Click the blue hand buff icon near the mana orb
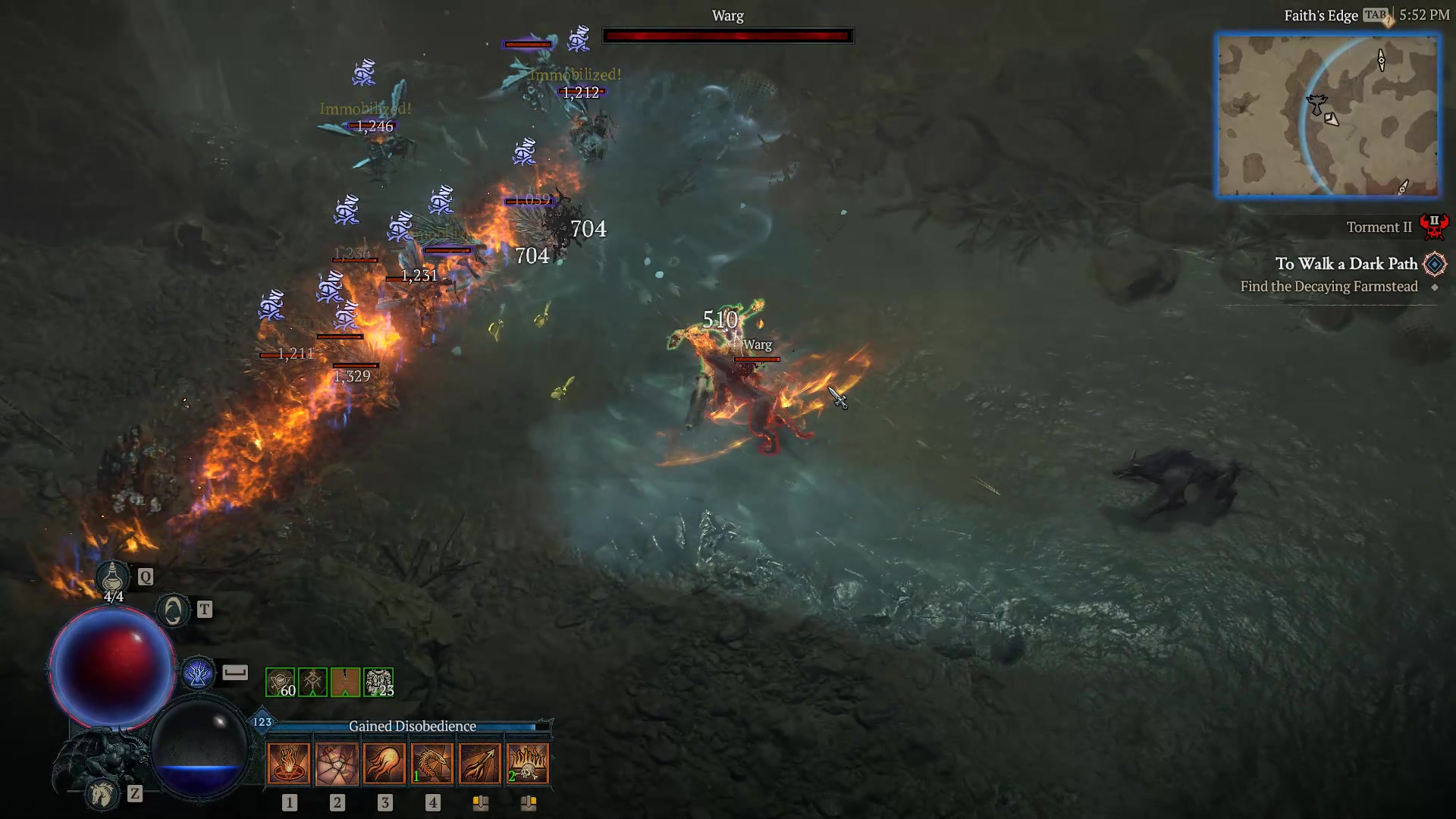1456x819 pixels. point(199,670)
